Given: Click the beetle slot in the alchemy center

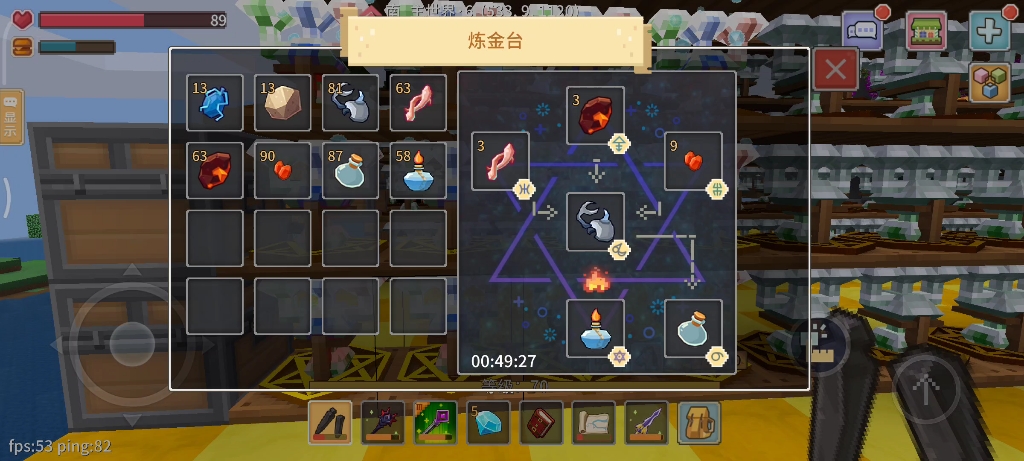Looking at the screenshot, I should point(596,222).
